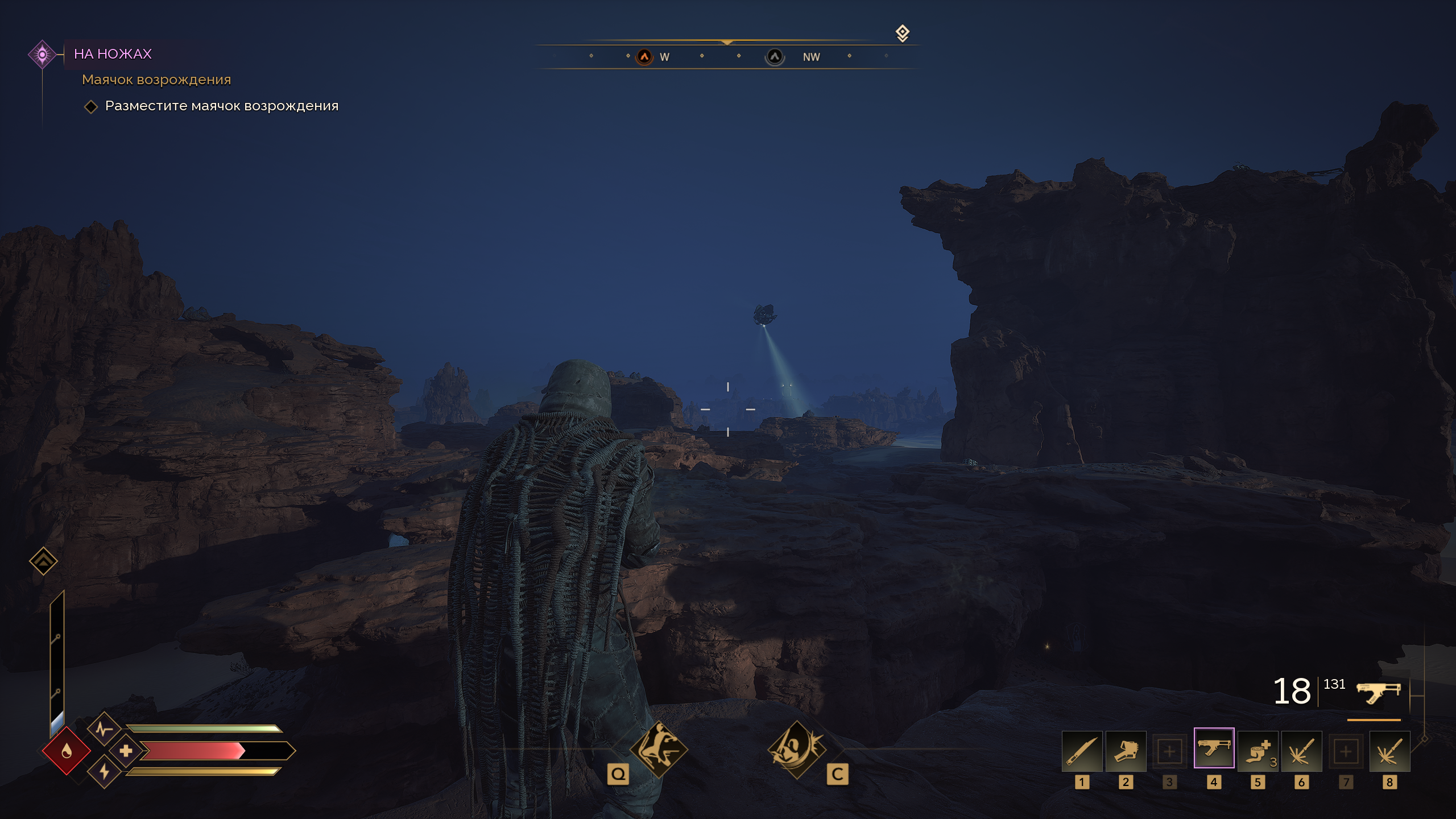Click the health cross icon
Image resolution: width=1456 pixels, height=819 pixels.
coord(126,751)
